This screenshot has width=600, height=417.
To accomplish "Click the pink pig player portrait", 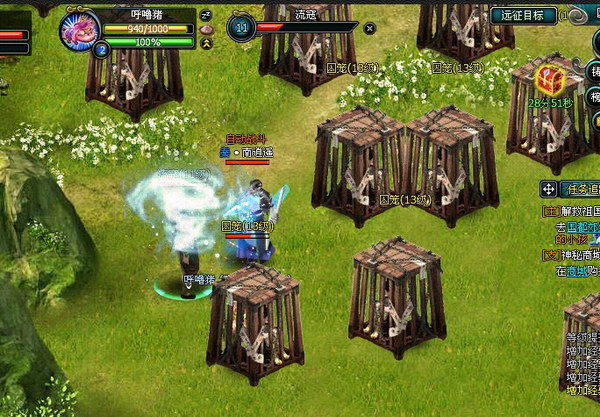I will 79,29.
